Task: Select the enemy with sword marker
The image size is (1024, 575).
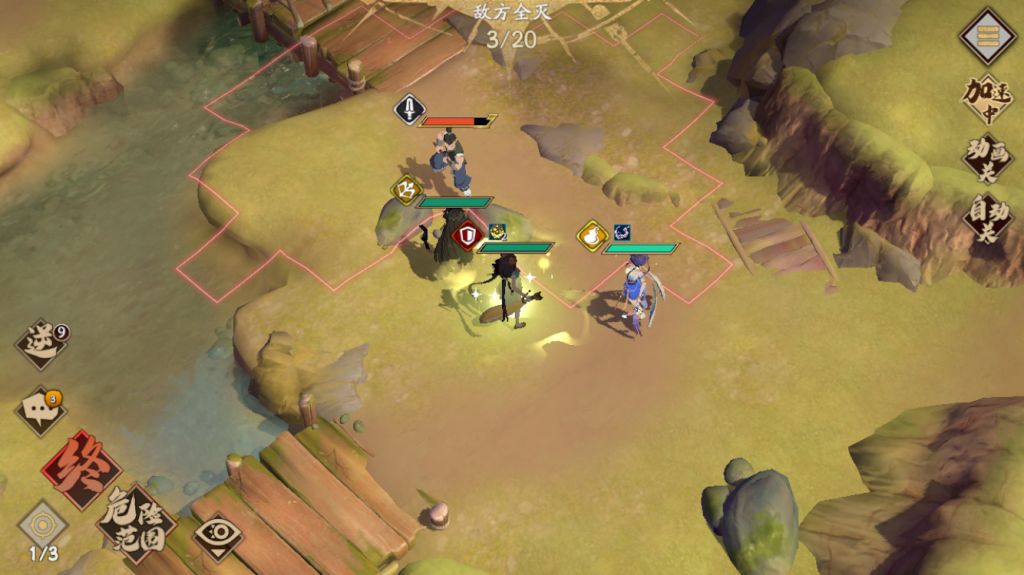Action: [450, 160]
